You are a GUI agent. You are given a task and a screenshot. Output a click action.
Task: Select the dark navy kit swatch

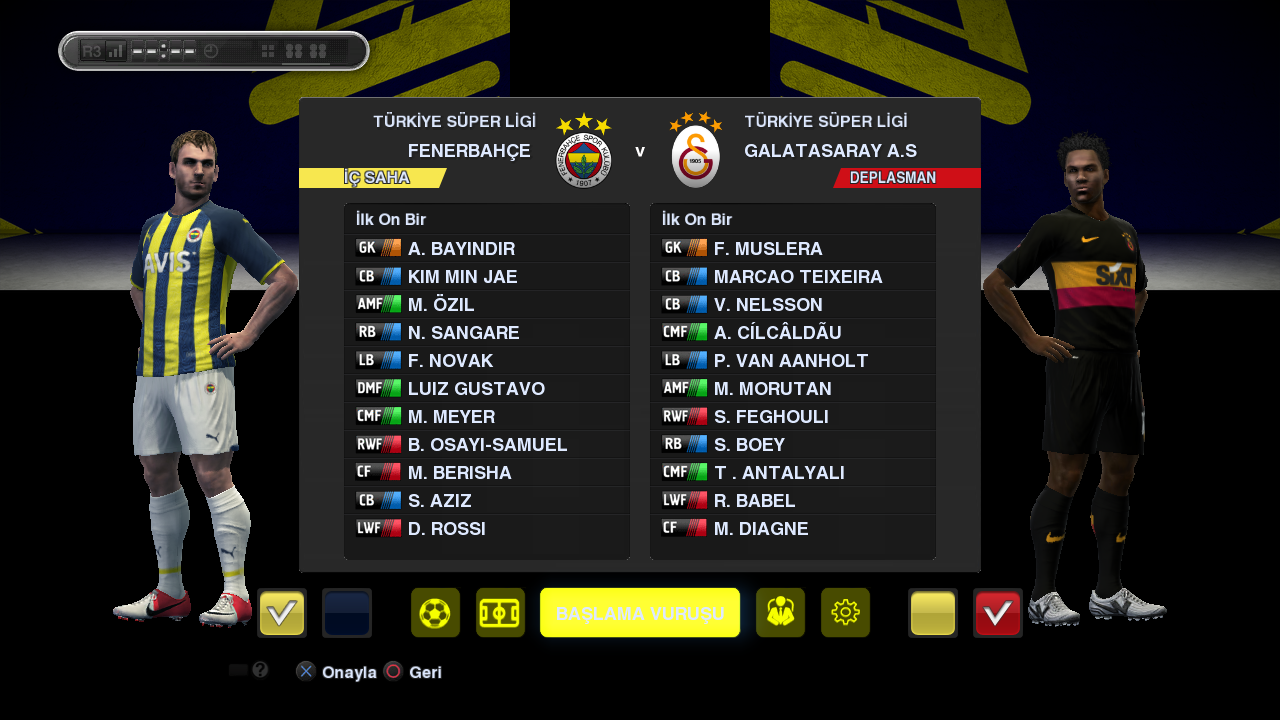pyautogui.click(x=347, y=613)
